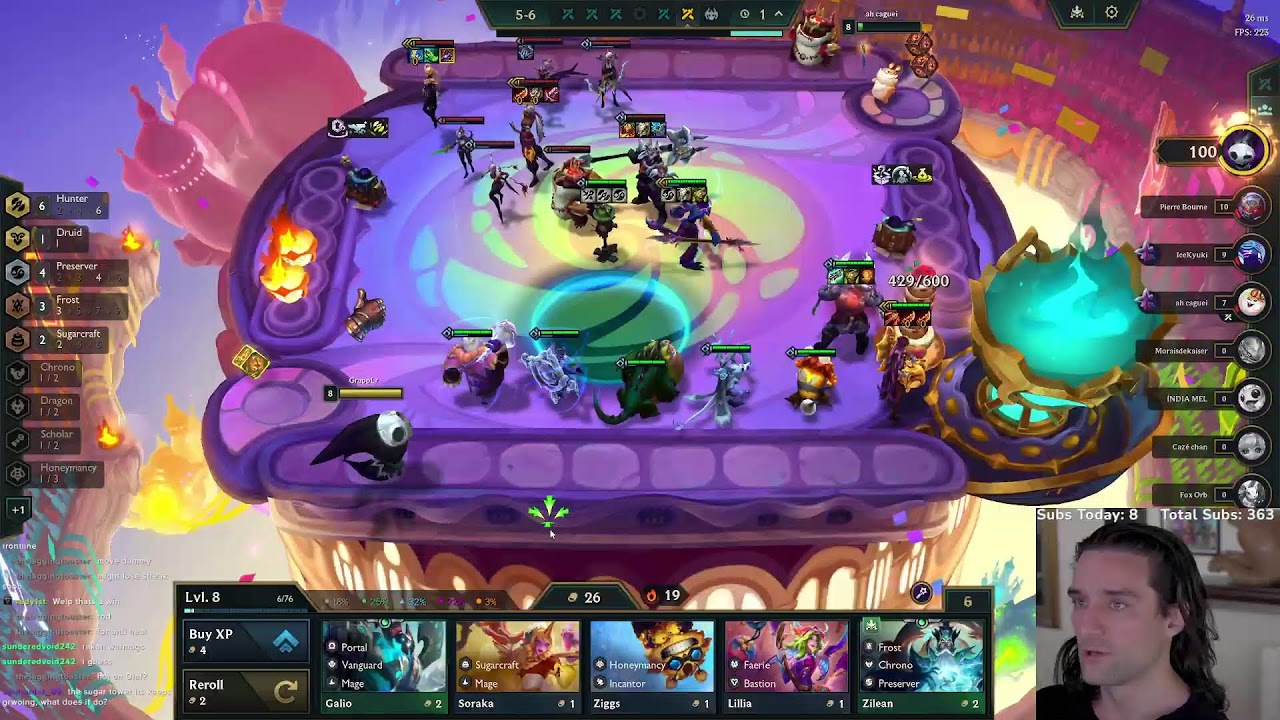1280x720 pixels.
Task: Open the settings gear icon
Action: click(x=1112, y=13)
